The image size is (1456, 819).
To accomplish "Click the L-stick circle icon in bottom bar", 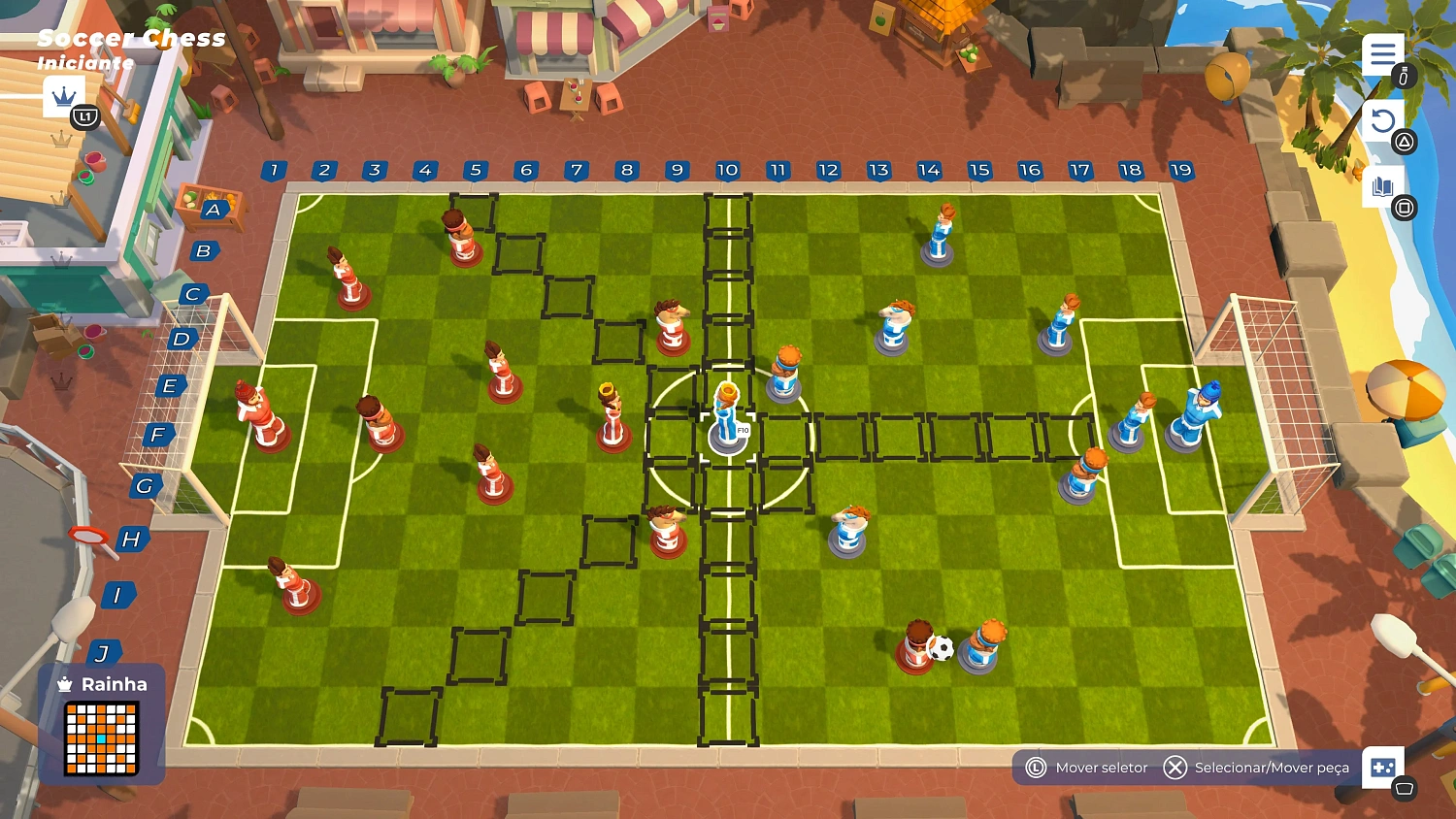I will tap(1037, 768).
